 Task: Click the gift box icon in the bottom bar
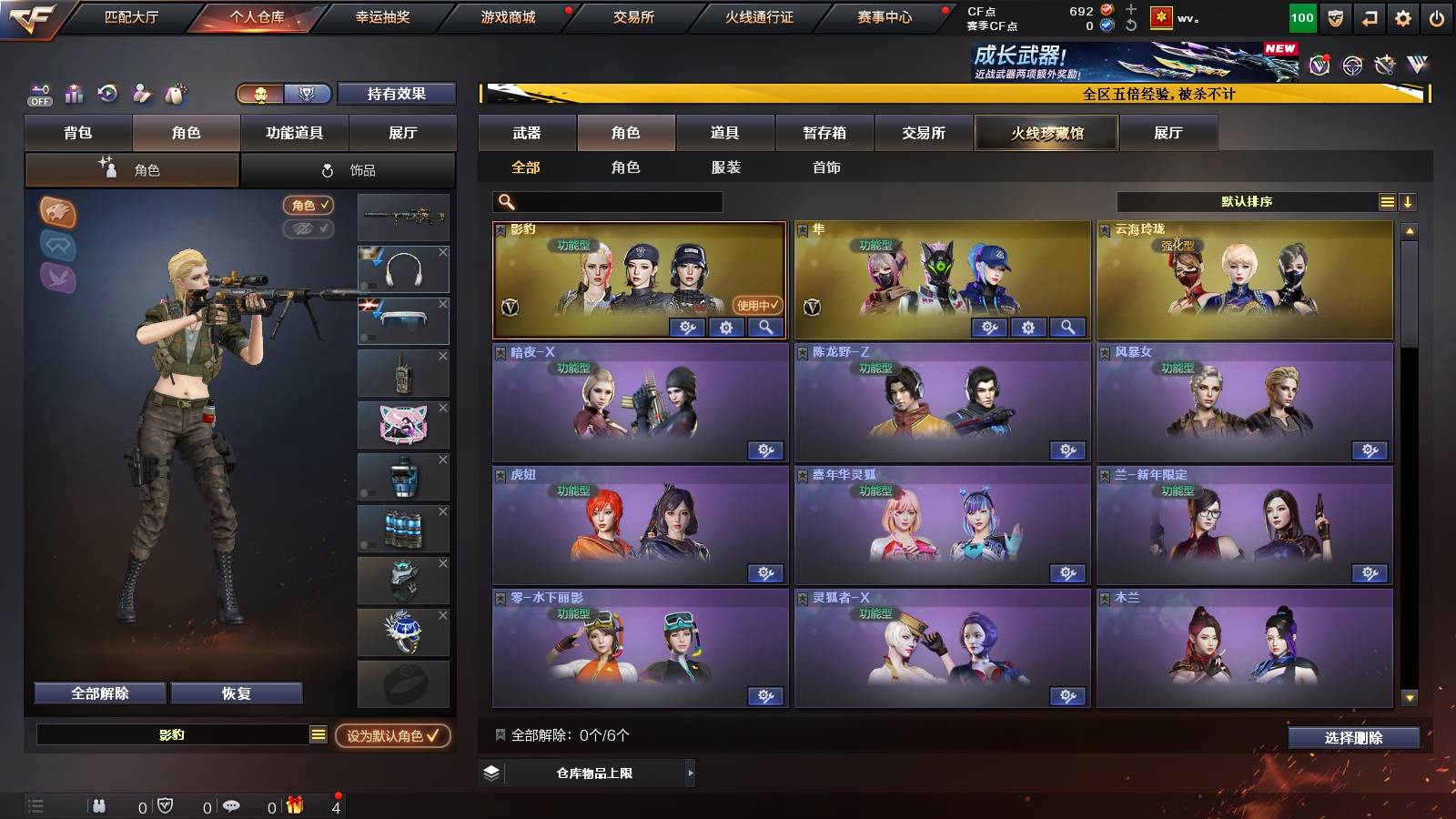[293, 804]
